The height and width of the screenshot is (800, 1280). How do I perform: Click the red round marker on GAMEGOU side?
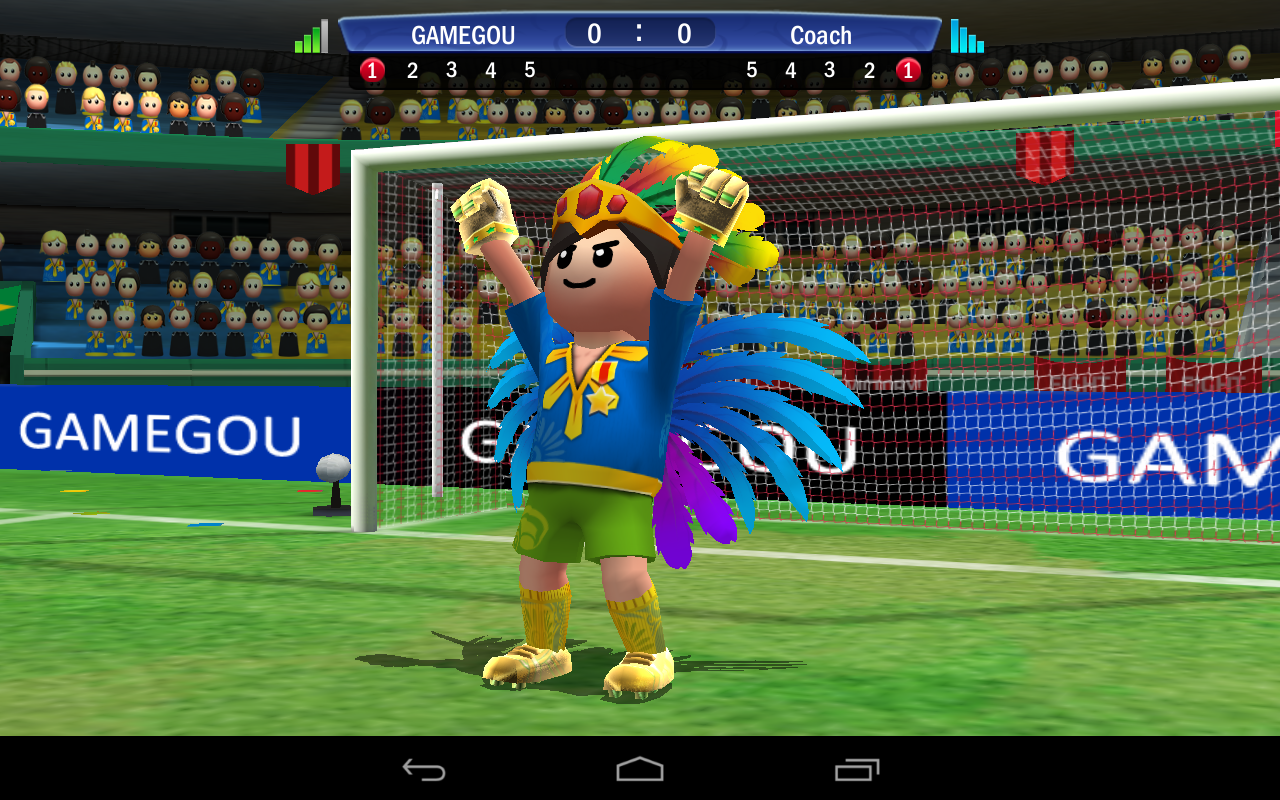(372, 70)
